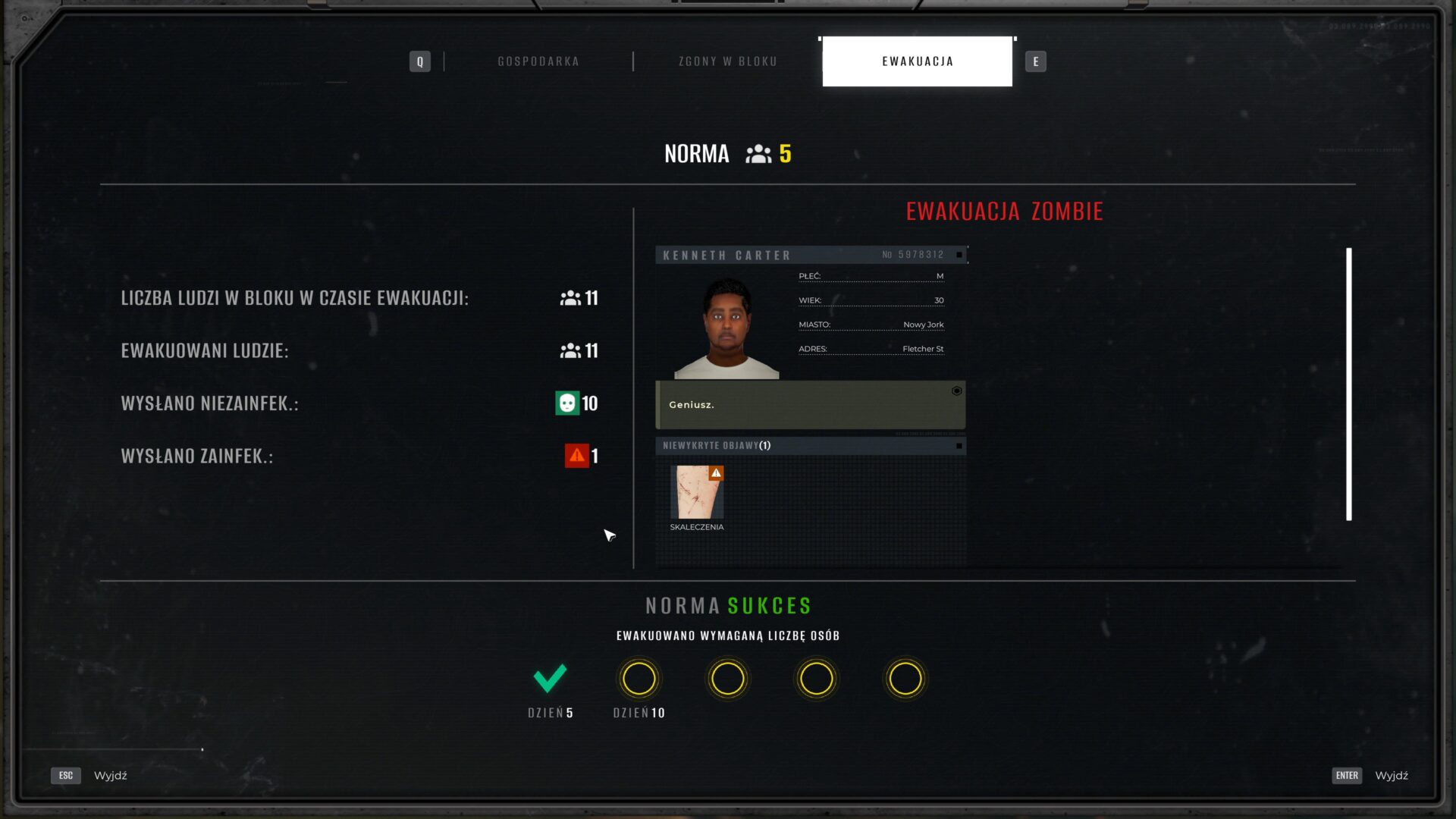
Task: Collapse the Niewykryte objawy section header
Action: pyautogui.click(x=810, y=446)
